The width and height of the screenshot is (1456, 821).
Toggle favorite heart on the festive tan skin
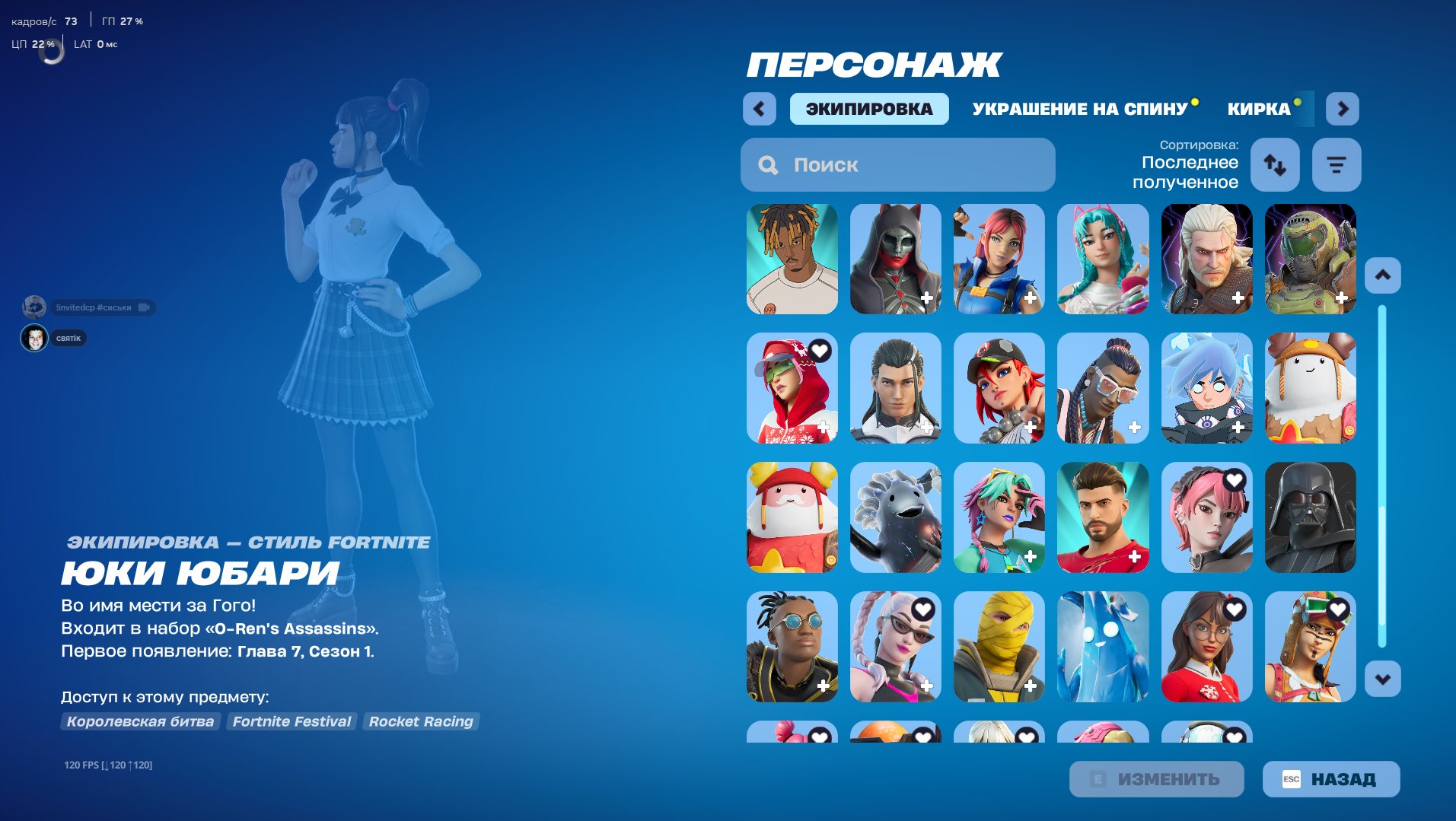pyautogui.click(x=1337, y=609)
